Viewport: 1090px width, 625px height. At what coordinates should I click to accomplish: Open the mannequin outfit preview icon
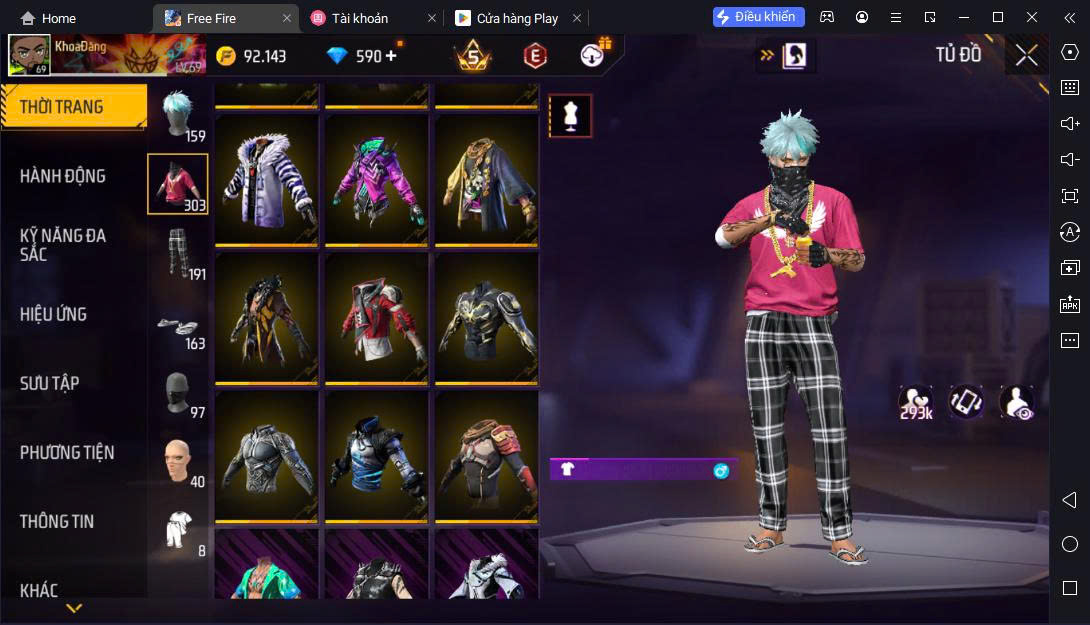pos(570,116)
